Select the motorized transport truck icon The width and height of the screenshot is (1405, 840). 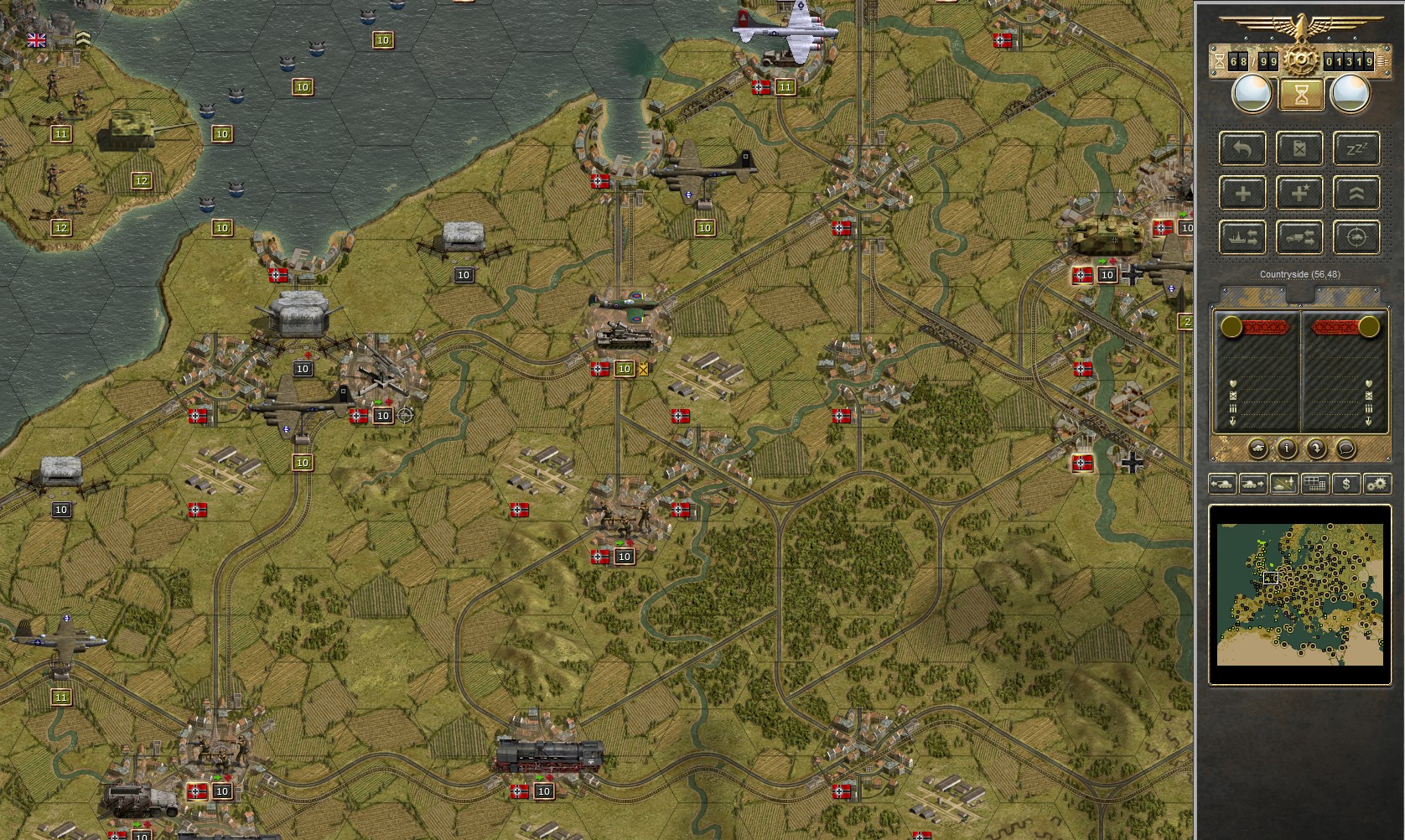(x=1299, y=236)
